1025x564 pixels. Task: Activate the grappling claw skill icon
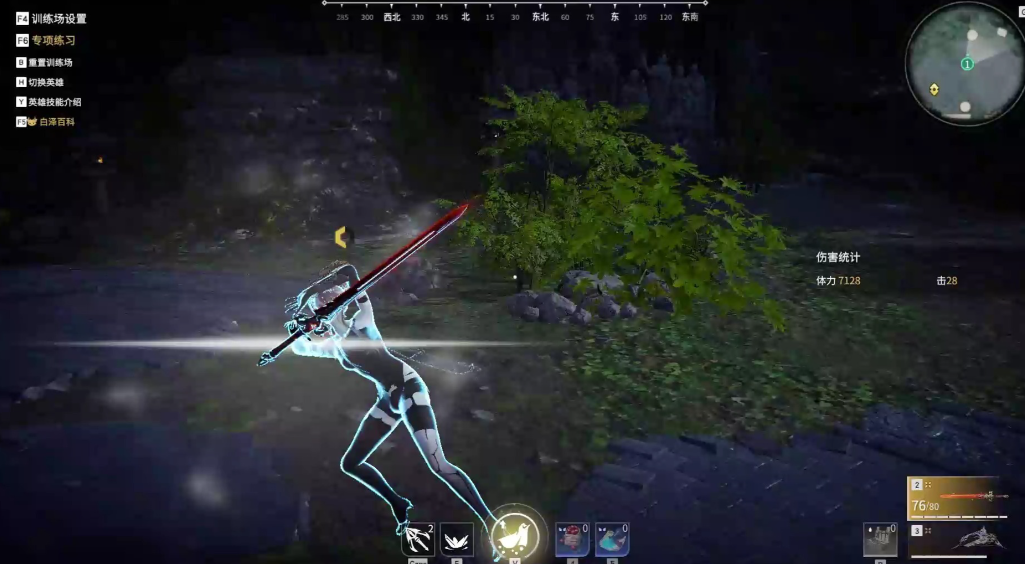[x=417, y=539]
